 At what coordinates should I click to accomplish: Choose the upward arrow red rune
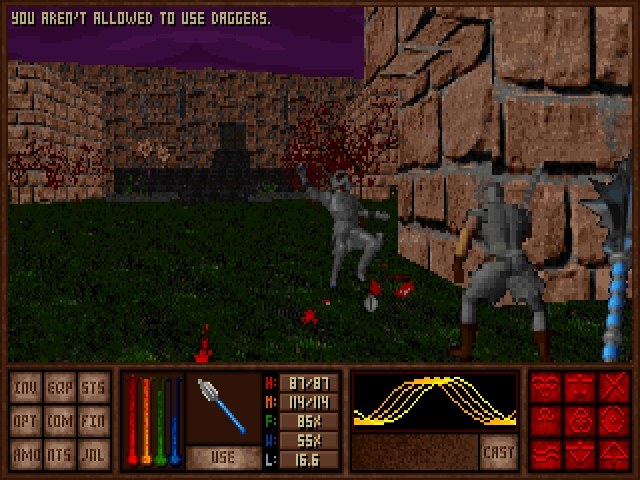(x=612, y=453)
